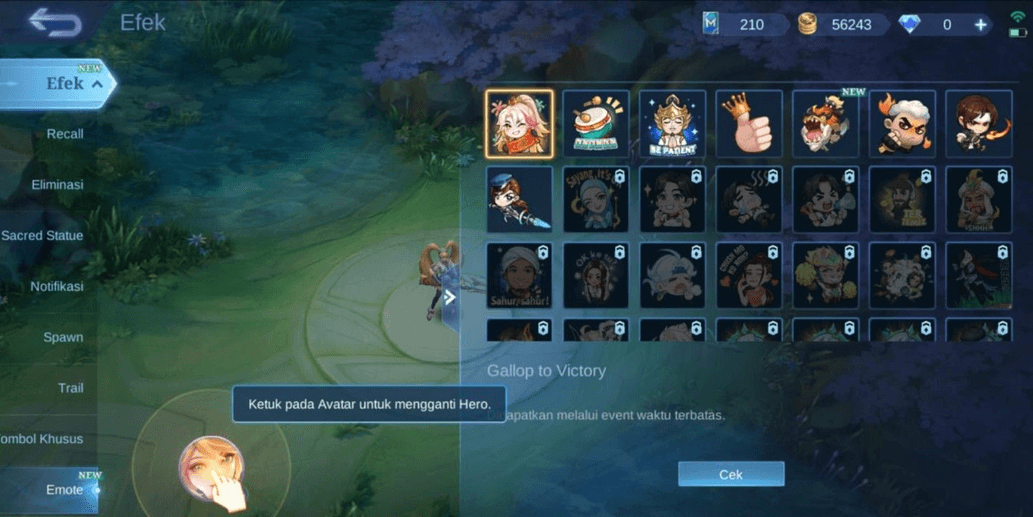The width and height of the screenshot is (1033, 517).
Task: Select the Notifikasi category
Action: [x=57, y=287]
